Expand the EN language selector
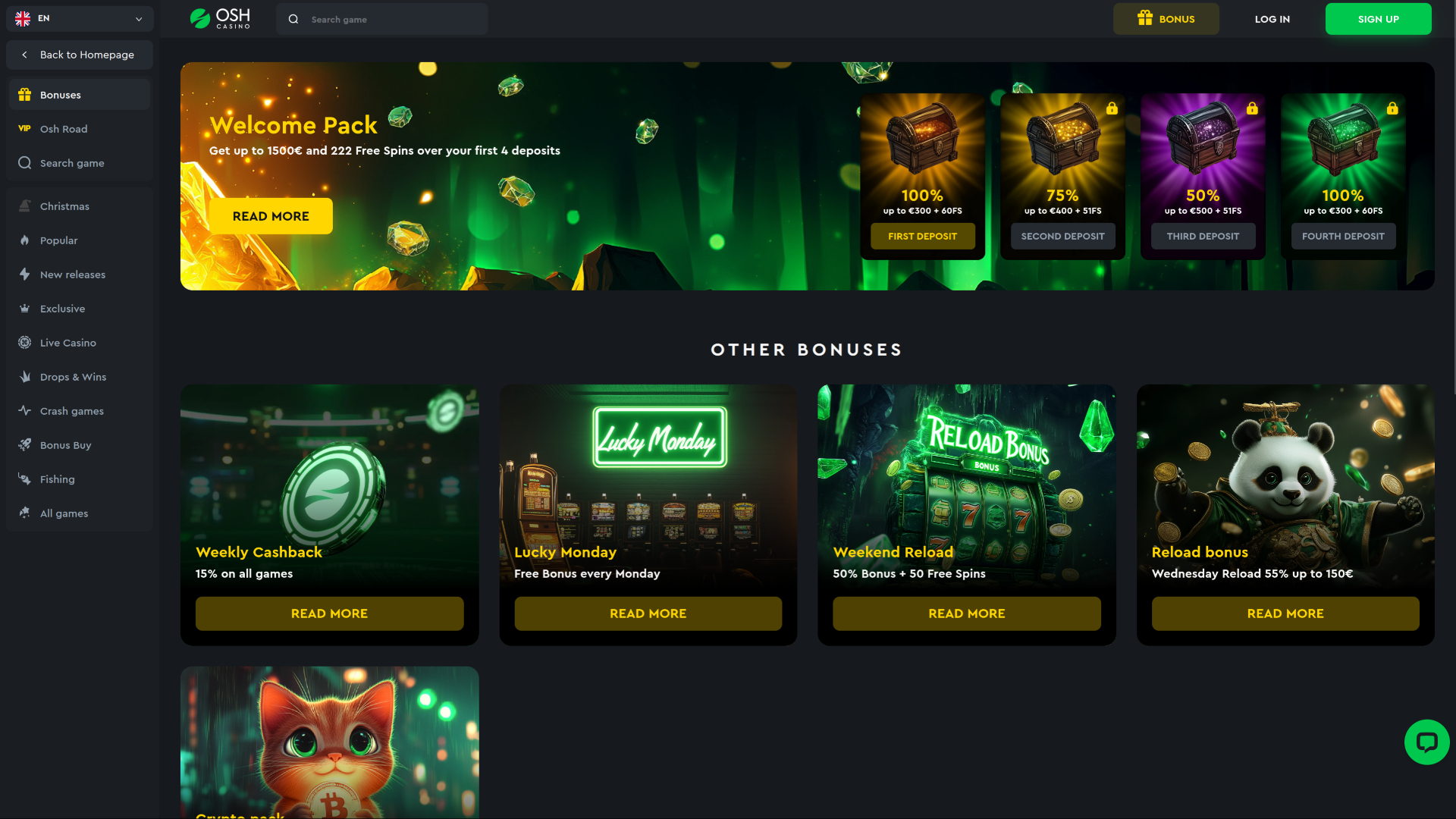Viewport: 1456px width, 819px height. click(79, 18)
